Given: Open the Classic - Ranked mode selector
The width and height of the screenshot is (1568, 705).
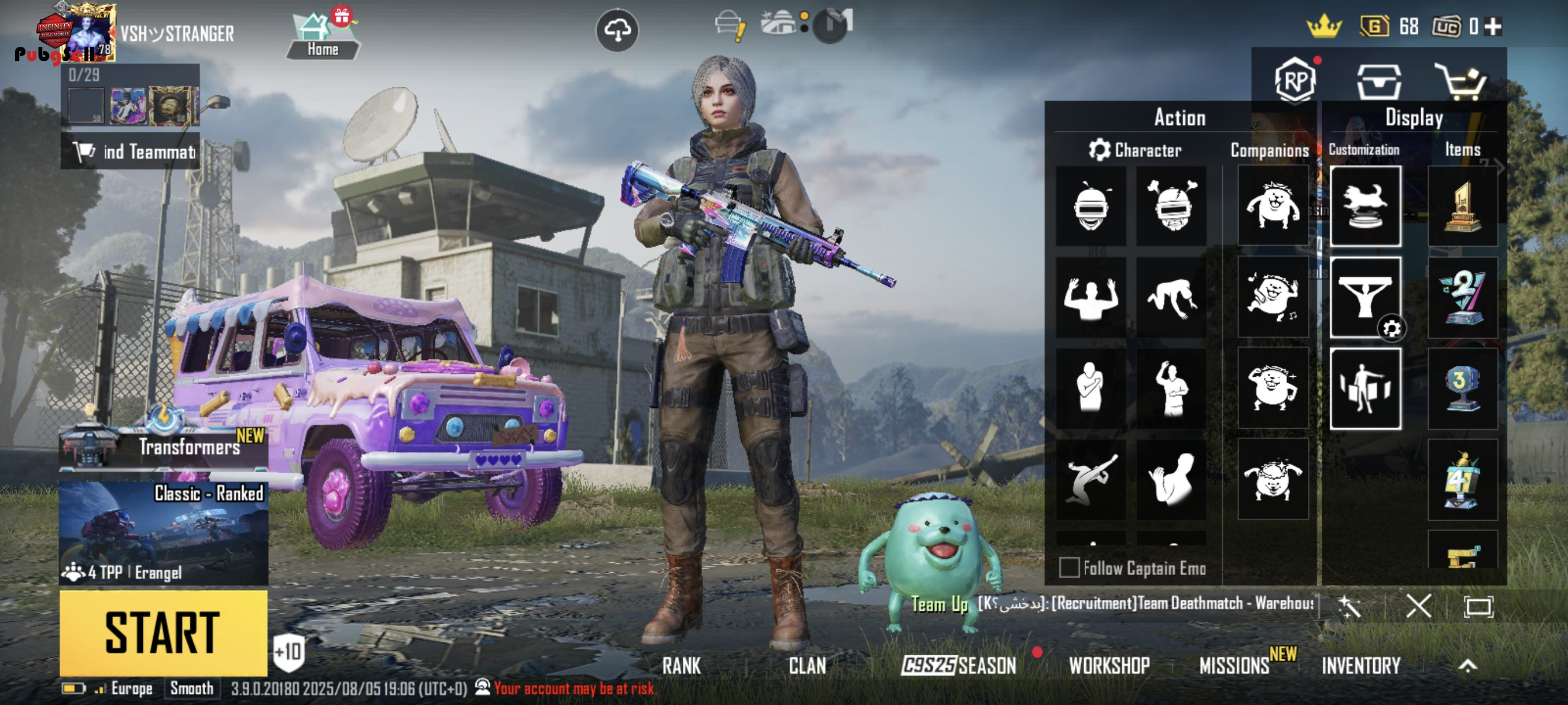Looking at the screenshot, I should (x=163, y=532).
